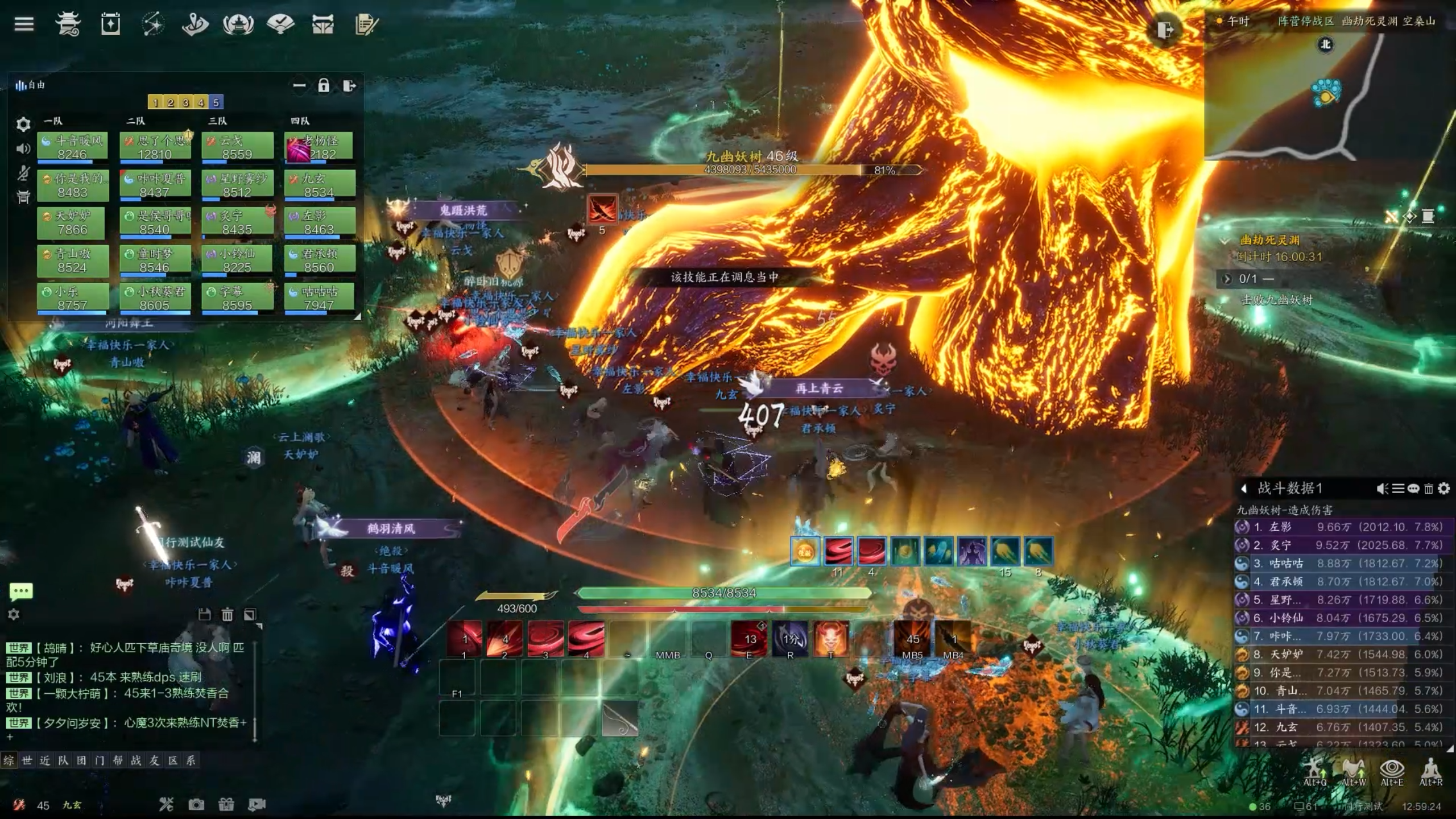Activate the skill in hotbar slot 2
This screenshot has height=819, width=1456.
pyautogui.click(x=504, y=638)
